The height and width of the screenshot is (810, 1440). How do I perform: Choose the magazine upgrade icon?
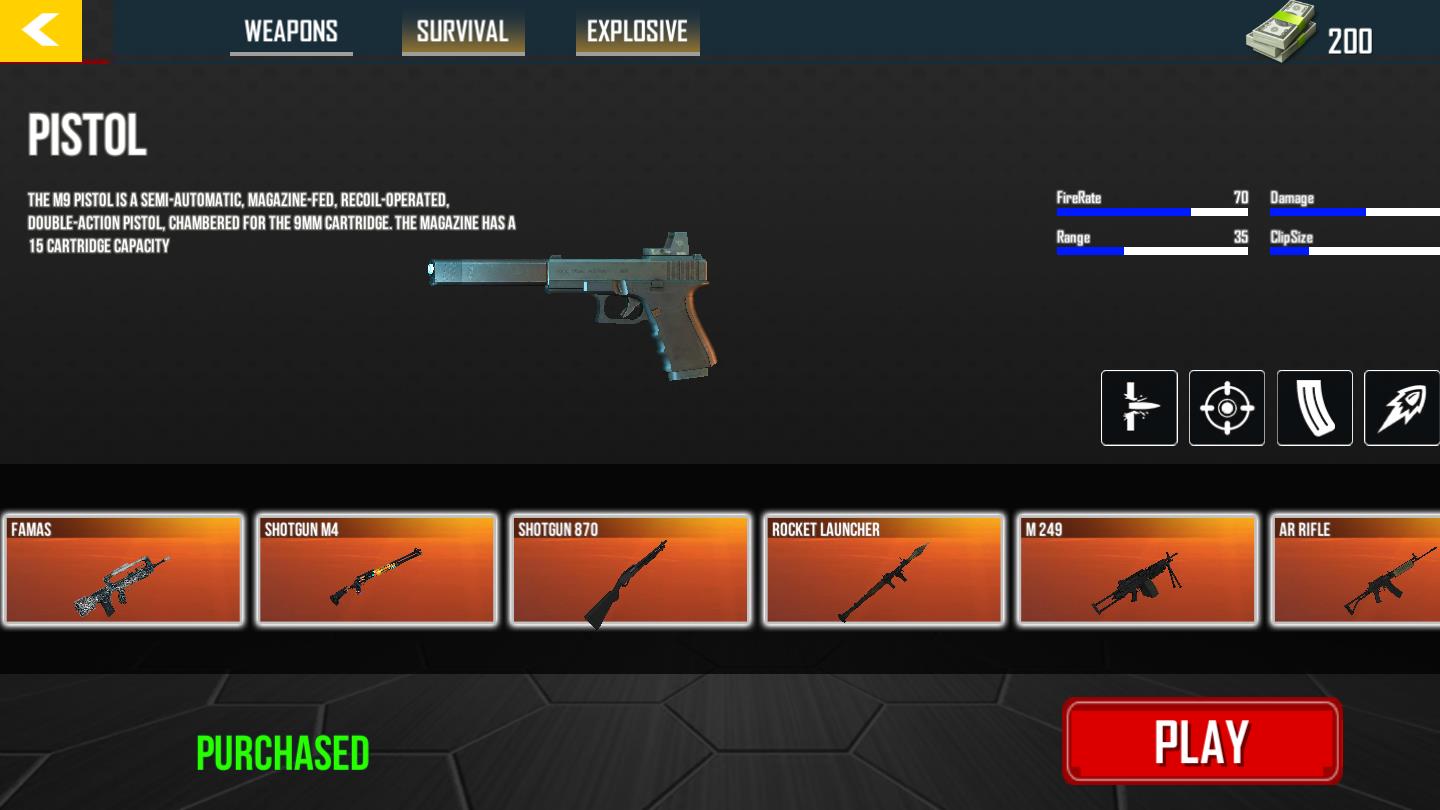1315,408
